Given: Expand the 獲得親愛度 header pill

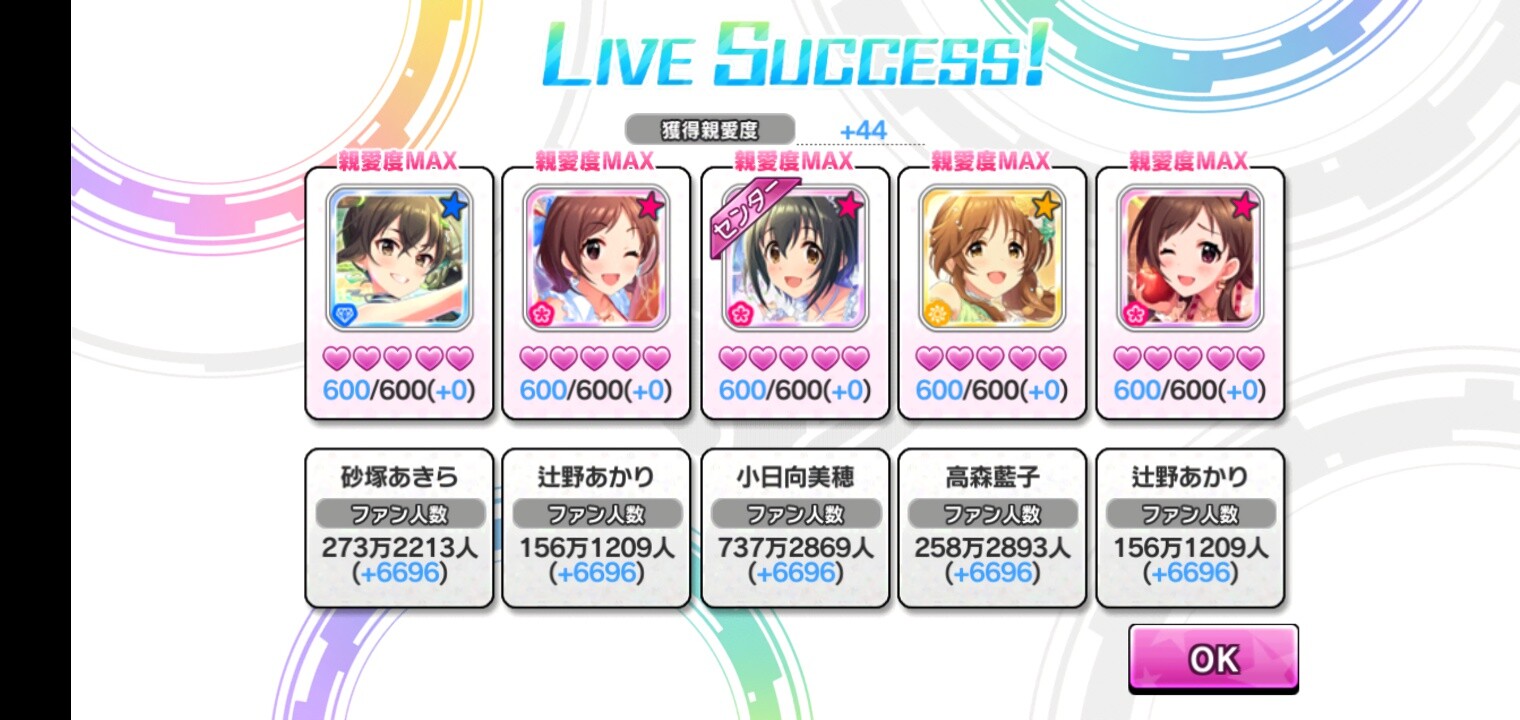Looking at the screenshot, I should (x=710, y=129).
